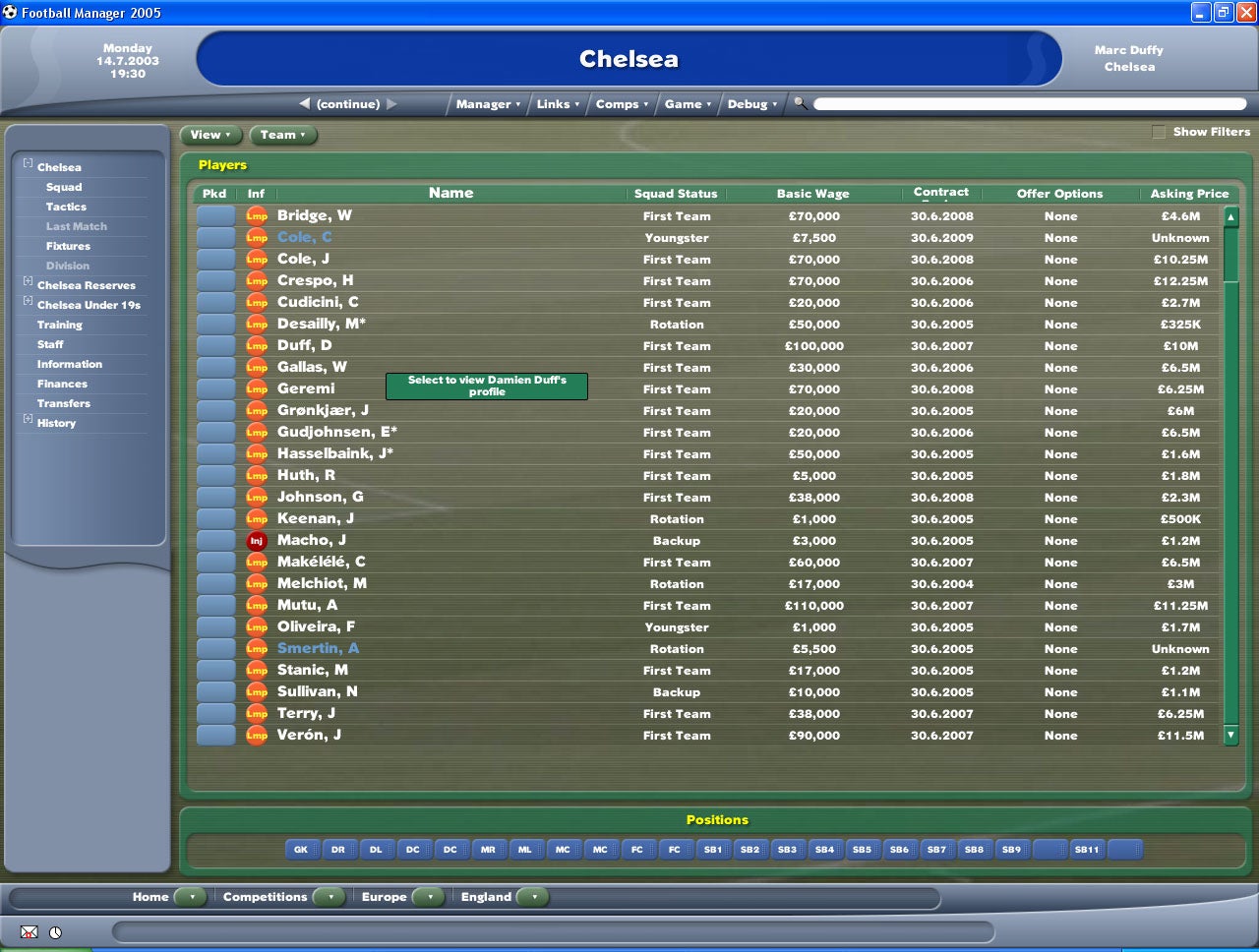The image size is (1259, 952).
Task: Click the GK position button
Action: pos(302,849)
